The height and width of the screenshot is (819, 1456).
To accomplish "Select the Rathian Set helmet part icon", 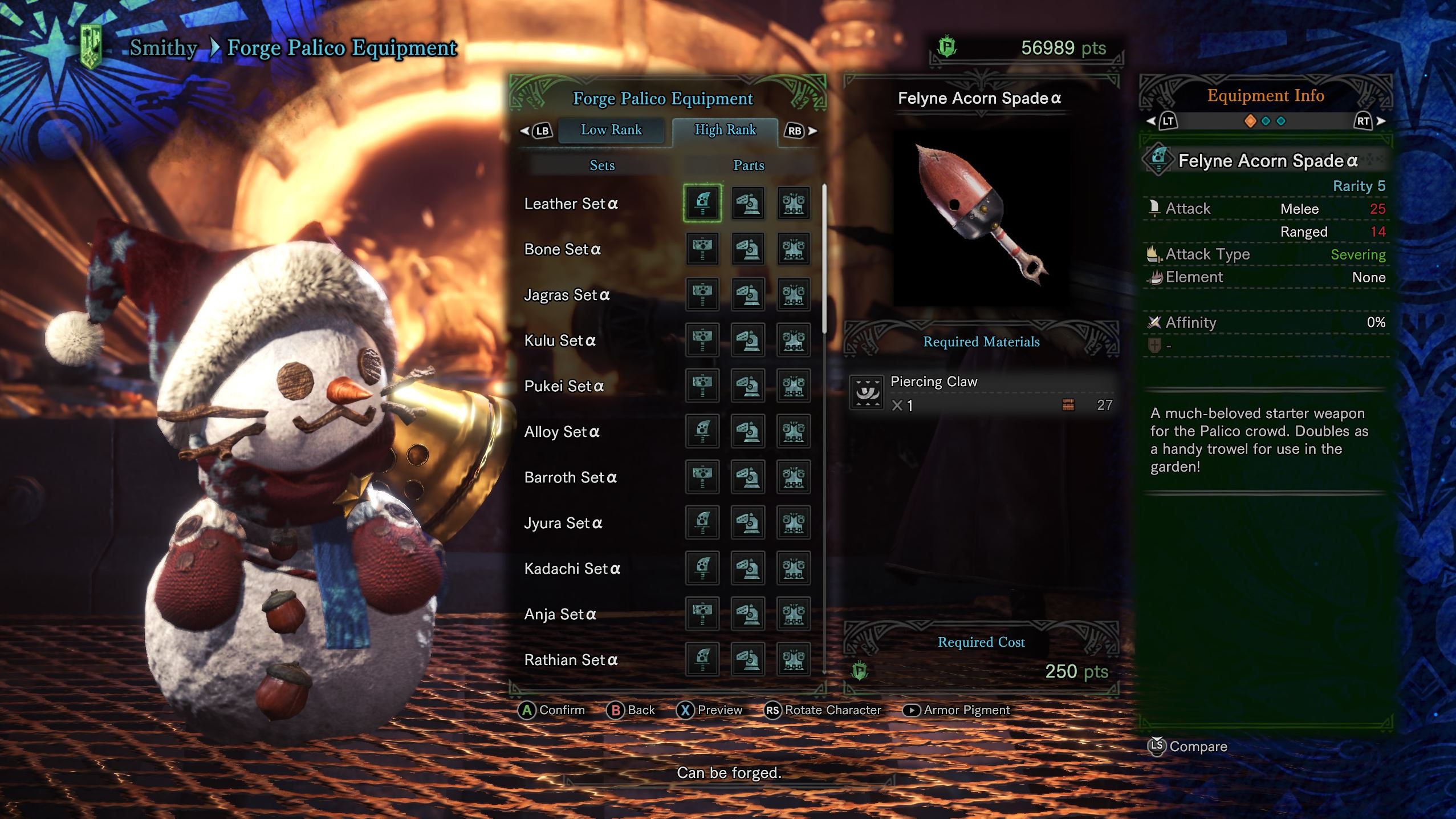I will pos(748,659).
